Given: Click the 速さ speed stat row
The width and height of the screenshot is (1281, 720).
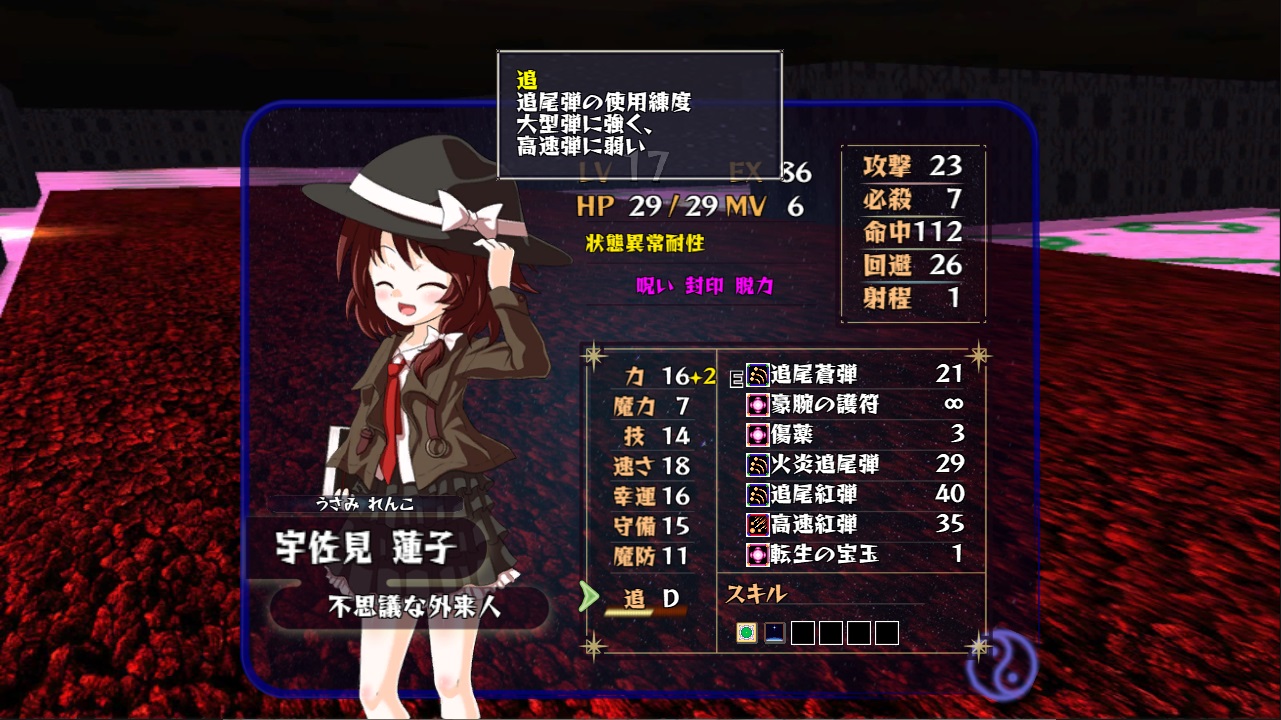Looking at the screenshot, I should point(651,465).
